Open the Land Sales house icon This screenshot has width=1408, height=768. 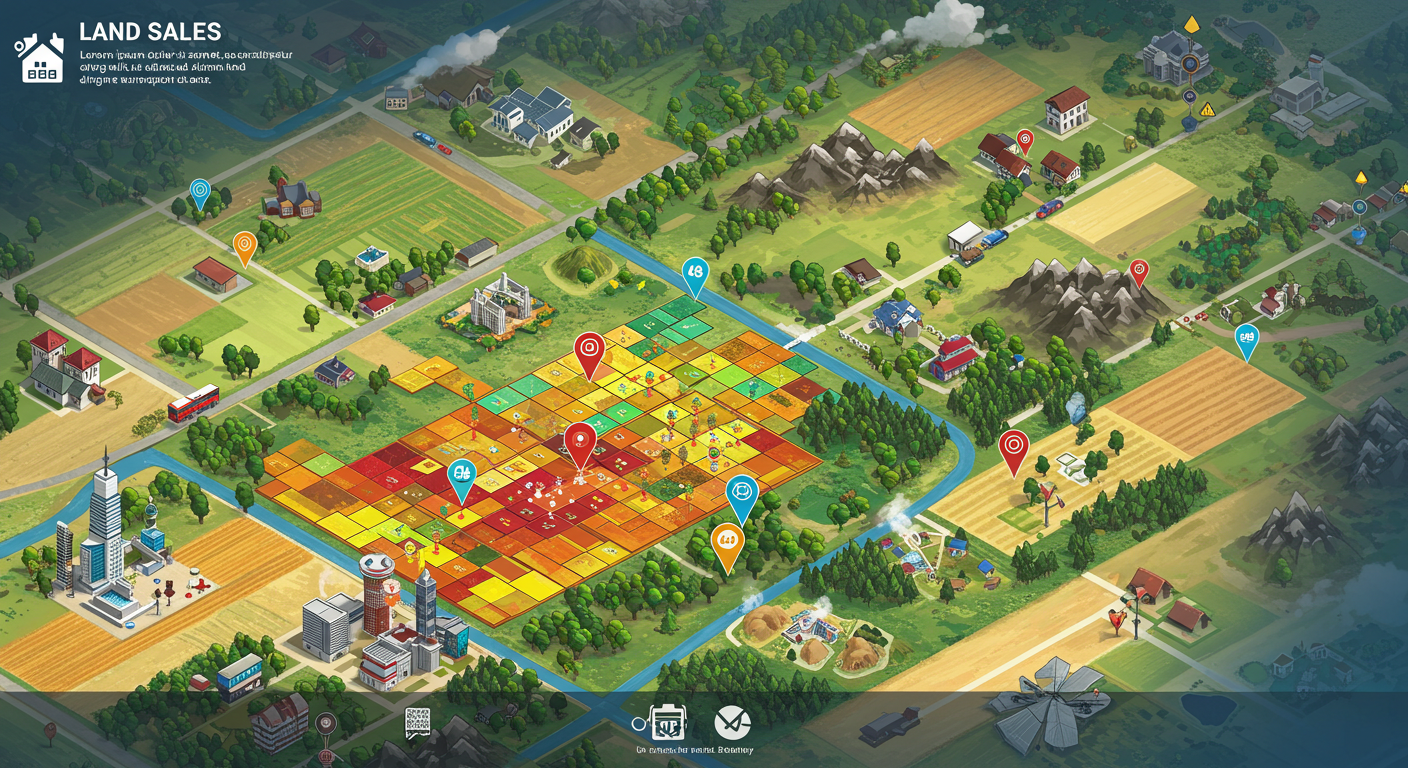click(x=40, y=57)
